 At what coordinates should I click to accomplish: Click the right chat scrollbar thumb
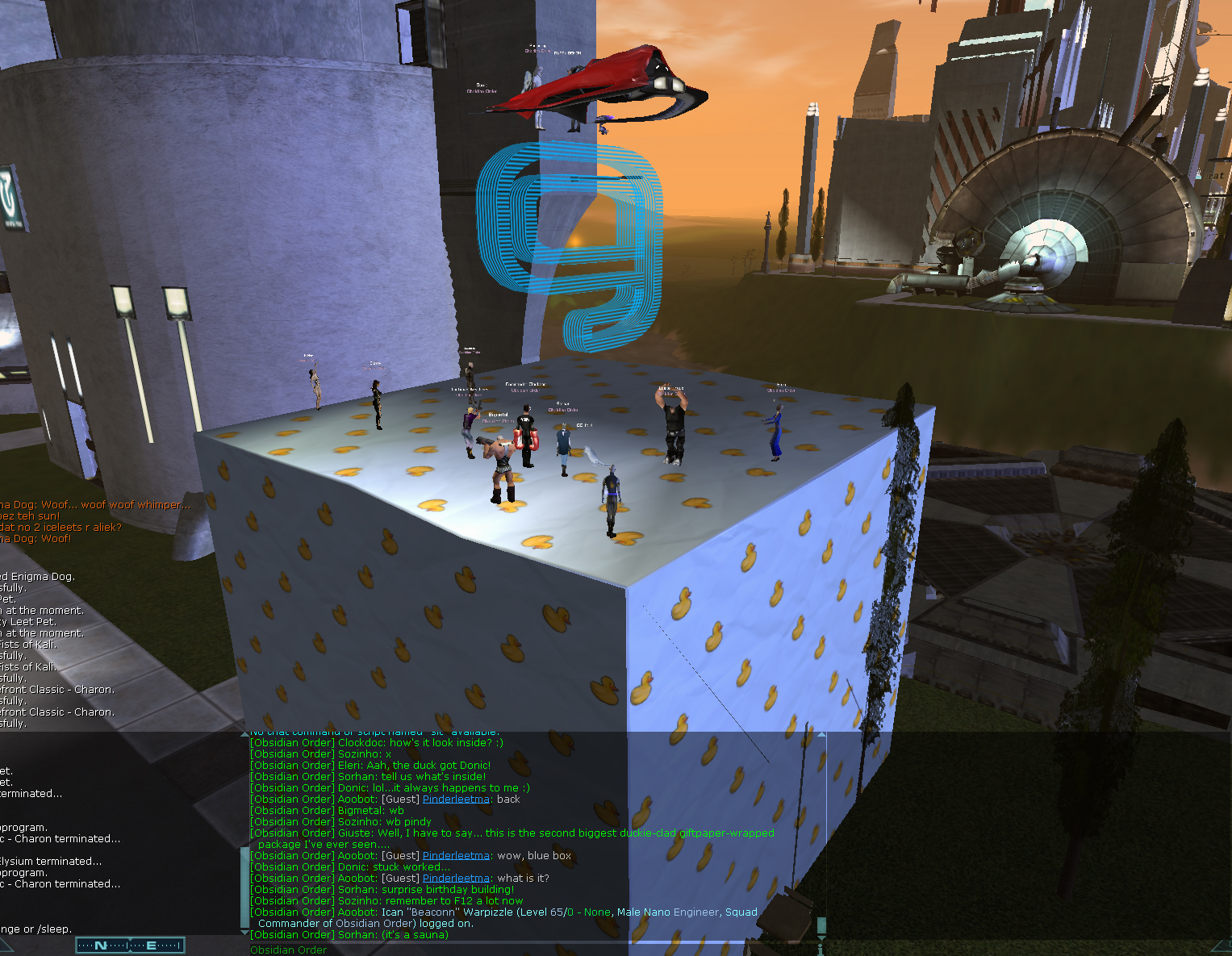[x=821, y=925]
